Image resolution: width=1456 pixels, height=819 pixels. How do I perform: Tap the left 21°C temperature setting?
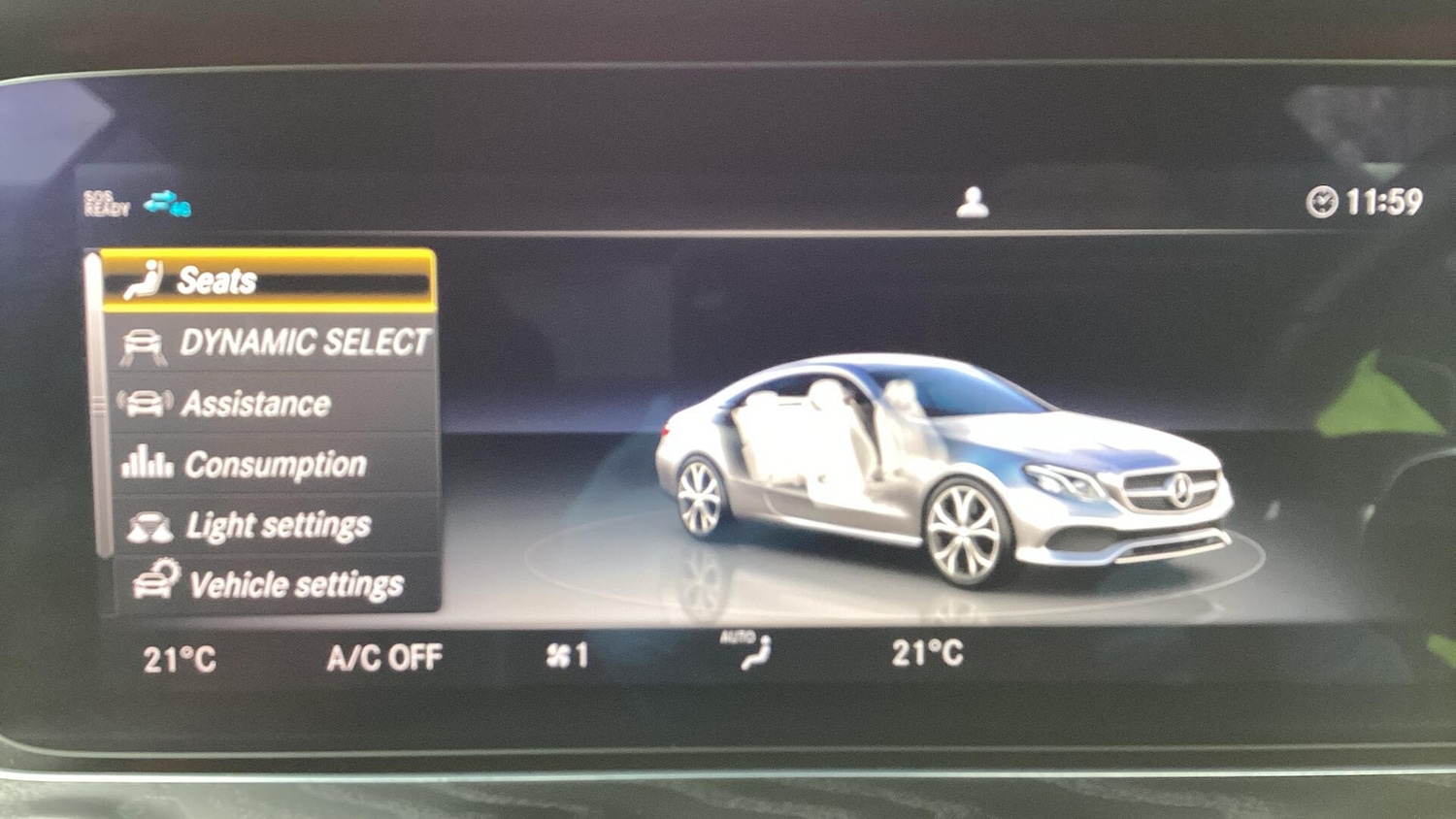[180, 660]
